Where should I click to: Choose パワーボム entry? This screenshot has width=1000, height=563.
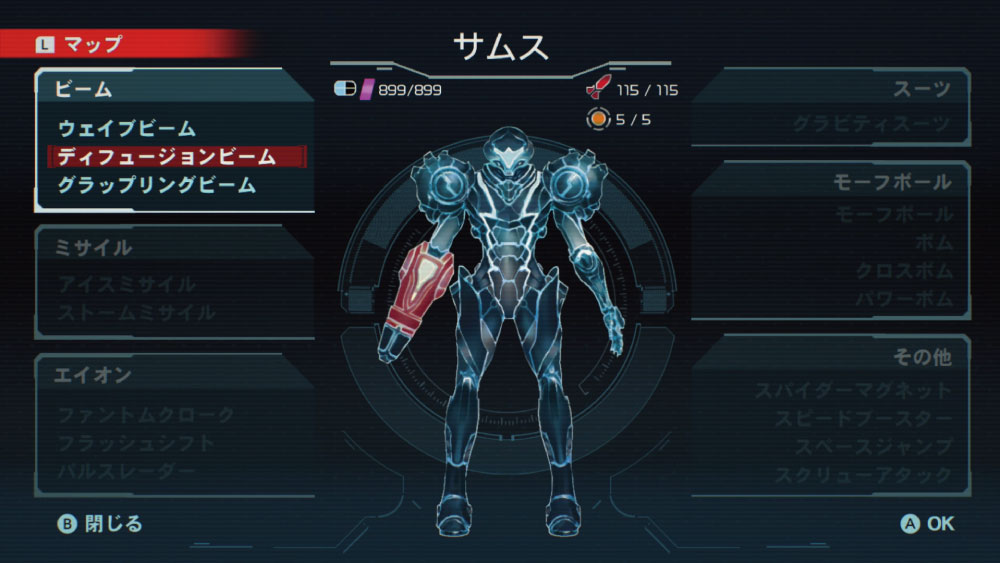pos(904,299)
